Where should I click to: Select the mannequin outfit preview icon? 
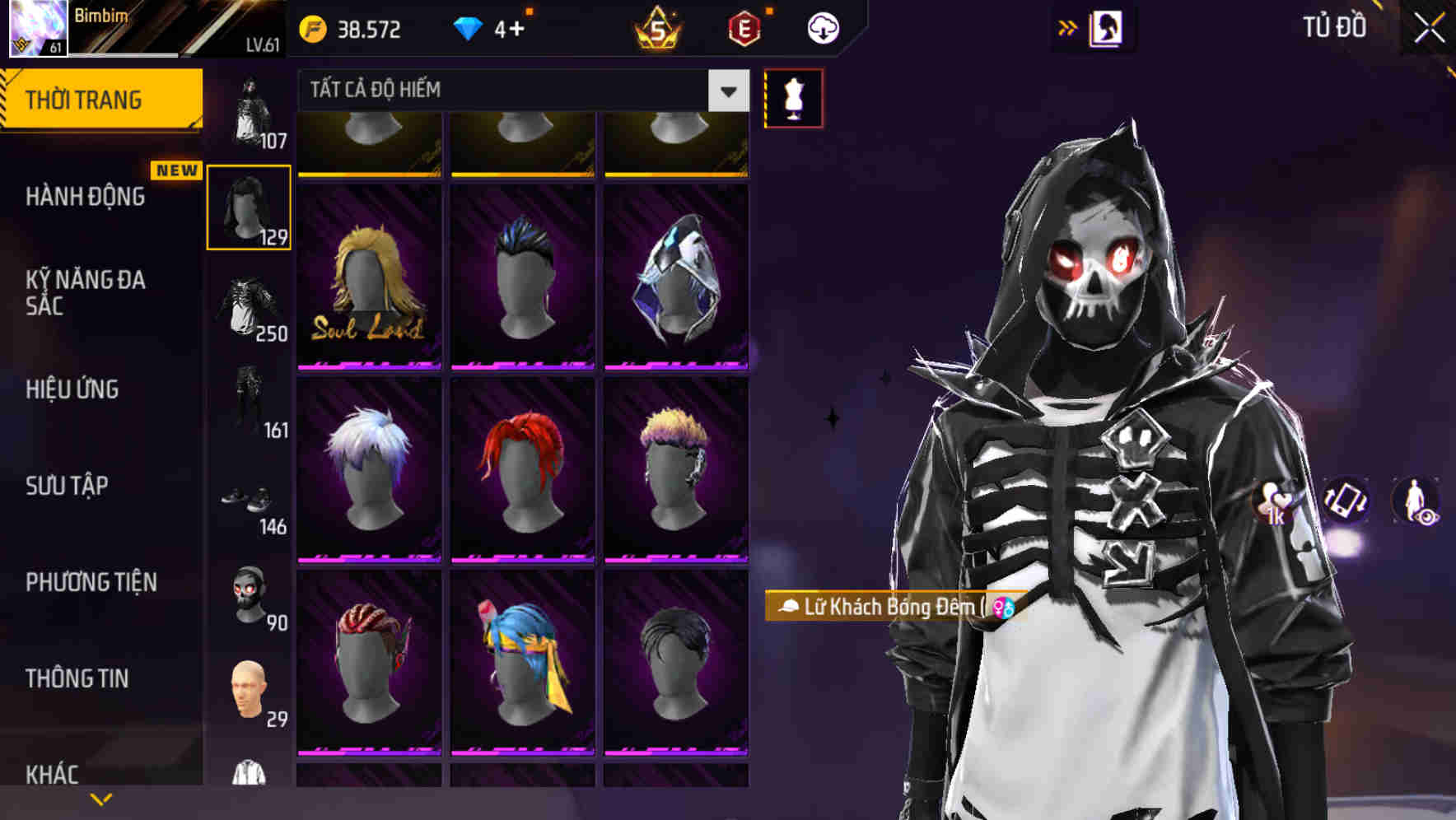[793, 97]
